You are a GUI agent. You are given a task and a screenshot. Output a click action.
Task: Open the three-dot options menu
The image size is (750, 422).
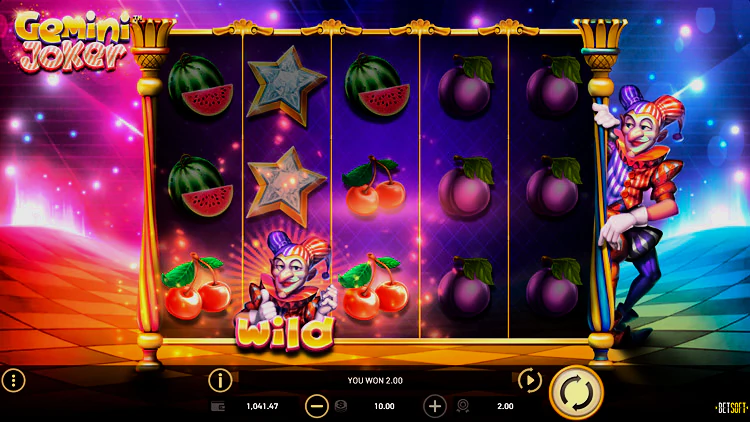point(14,380)
